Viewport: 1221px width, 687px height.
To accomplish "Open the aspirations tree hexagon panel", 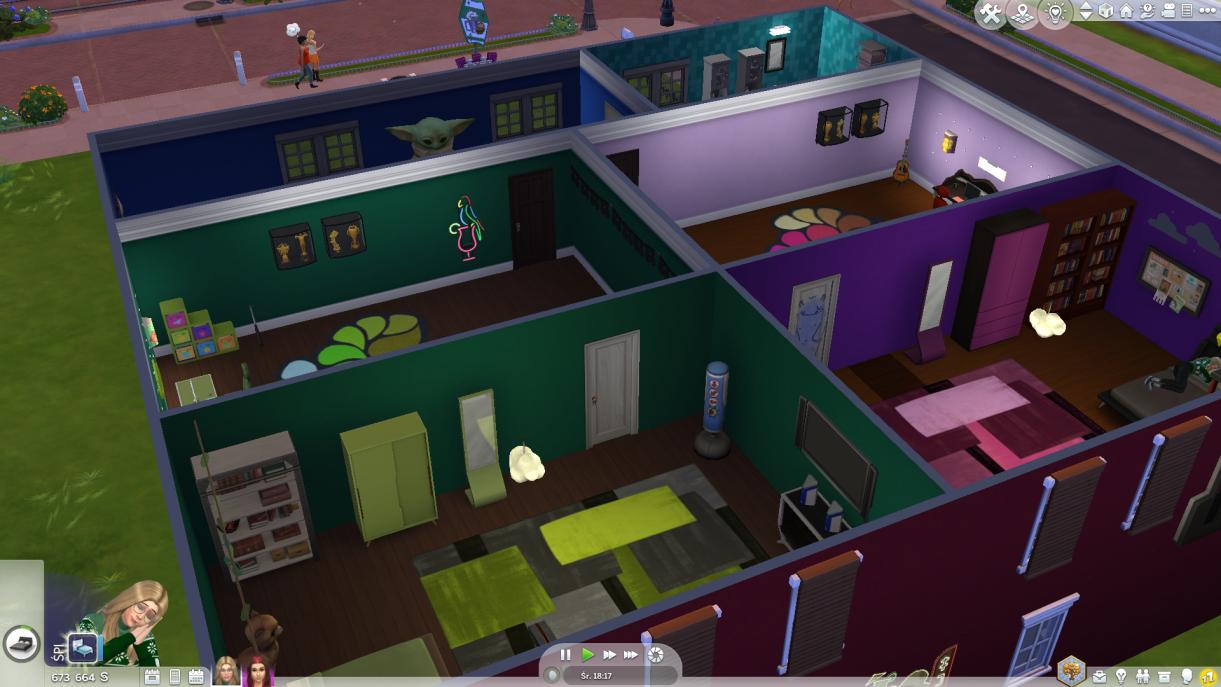I will [1071, 670].
